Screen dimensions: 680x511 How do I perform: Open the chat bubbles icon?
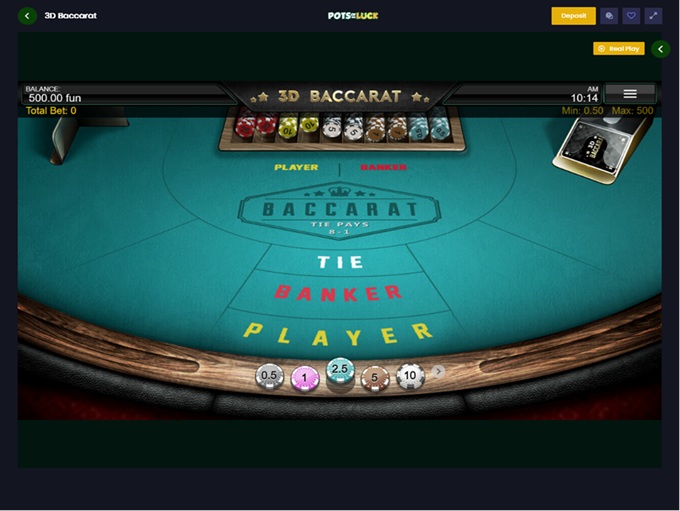(x=609, y=16)
